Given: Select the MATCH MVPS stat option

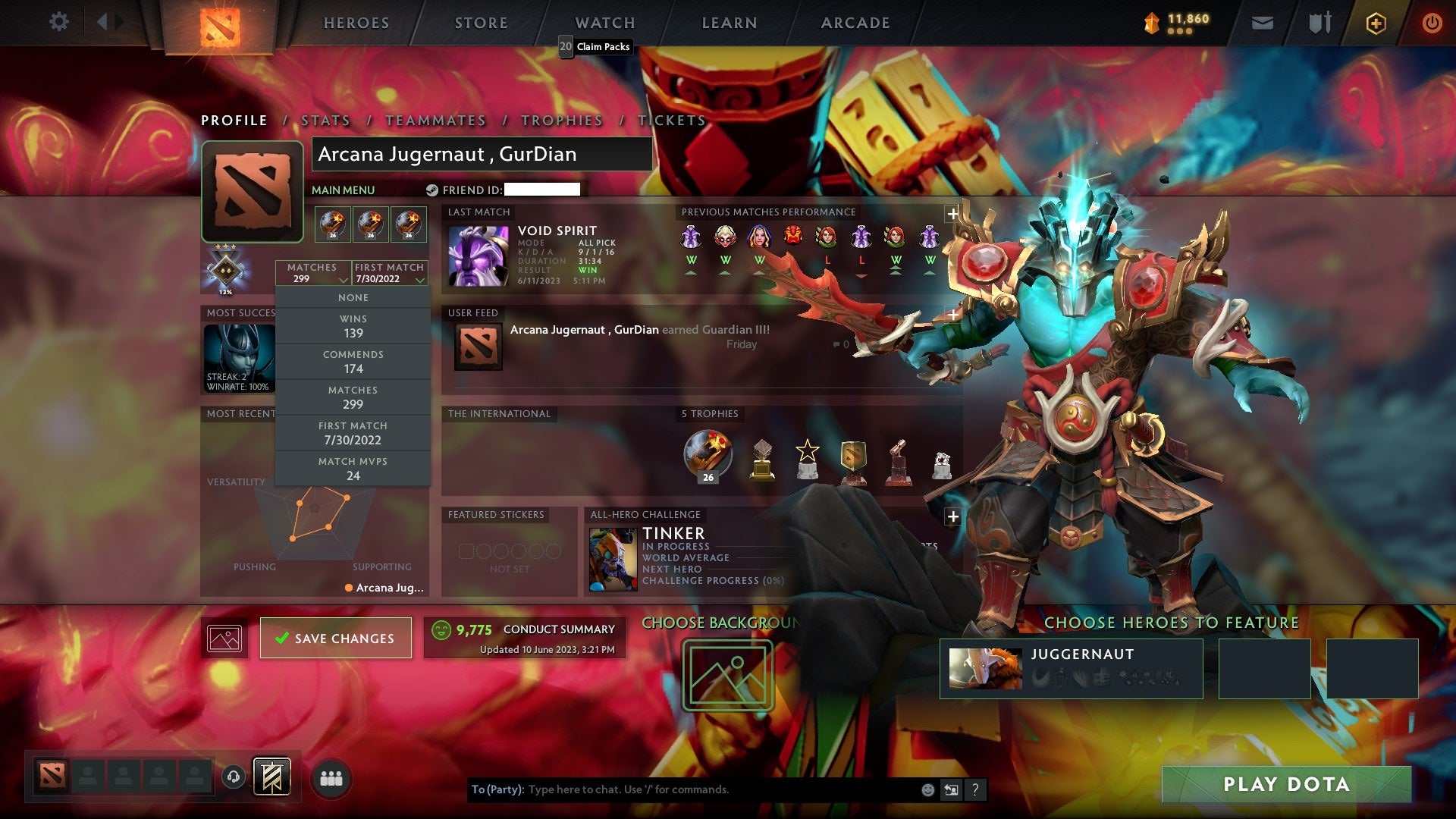Looking at the screenshot, I should [x=353, y=469].
